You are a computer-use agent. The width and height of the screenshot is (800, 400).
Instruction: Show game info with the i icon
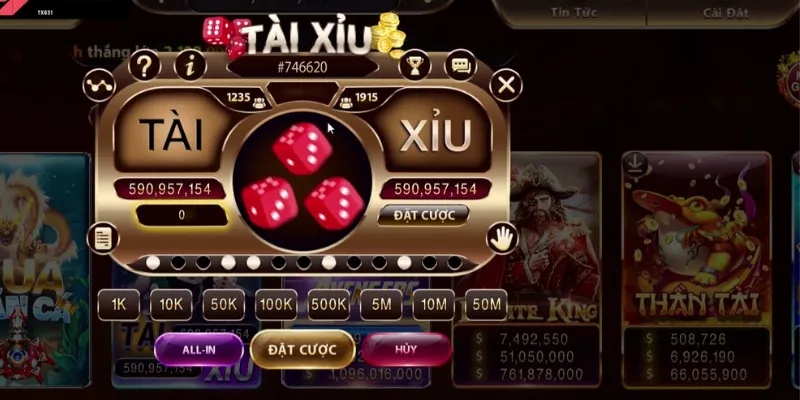[x=190, y=67]
